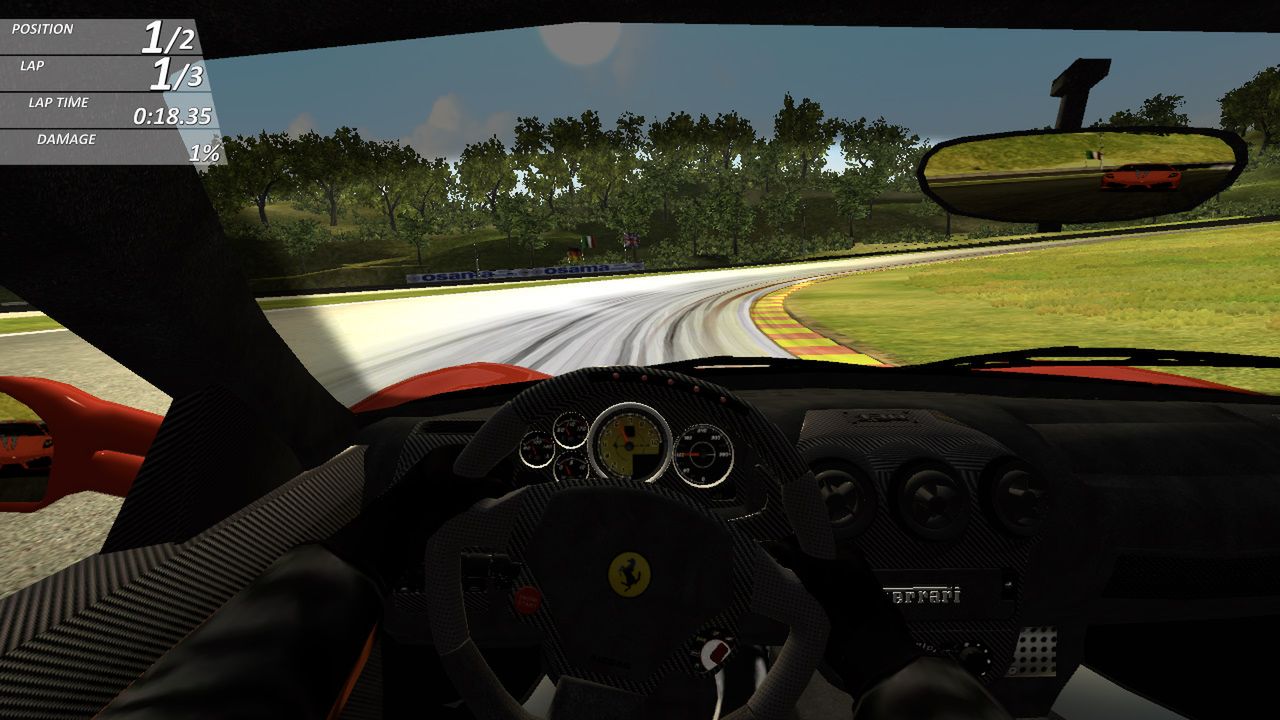Click the lower temperature gauge on the dash
The height and width of the screenshot is (720, 1280).
coord(571,468)
